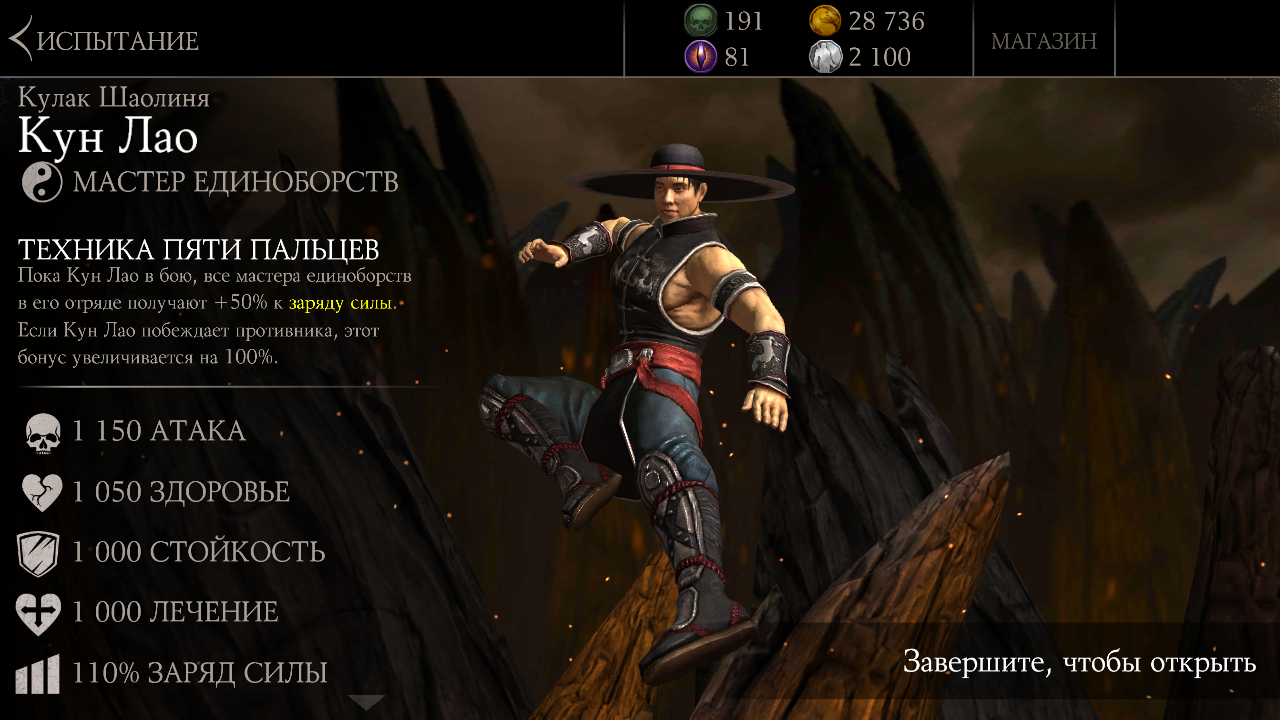Expand stats with the down arrow
The image size is (1280, 720).
click(366, 702)
